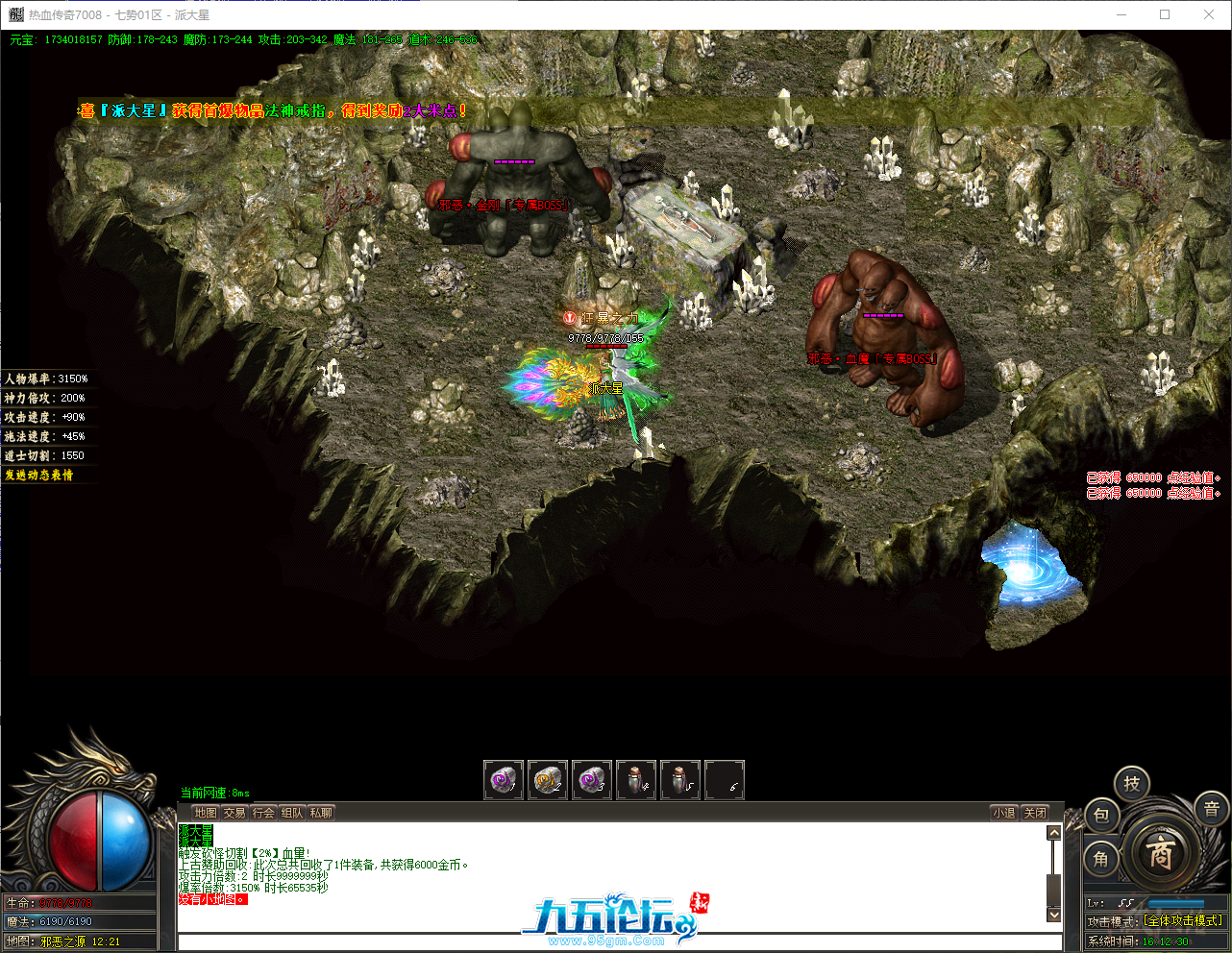Open the 包 inventory bag
Screen dimensions: 1232x953
pos(1102,814)
